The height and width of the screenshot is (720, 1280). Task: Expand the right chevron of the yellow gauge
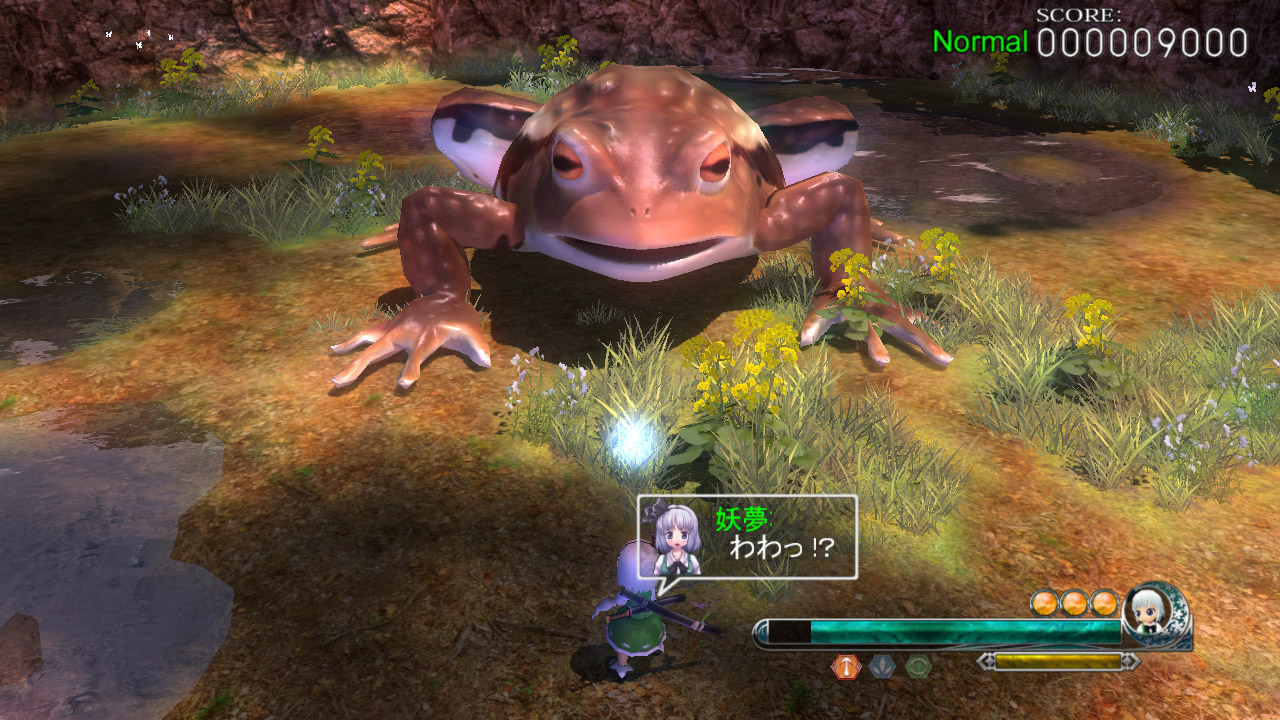pyautogui.click(x=1130, y=662)
